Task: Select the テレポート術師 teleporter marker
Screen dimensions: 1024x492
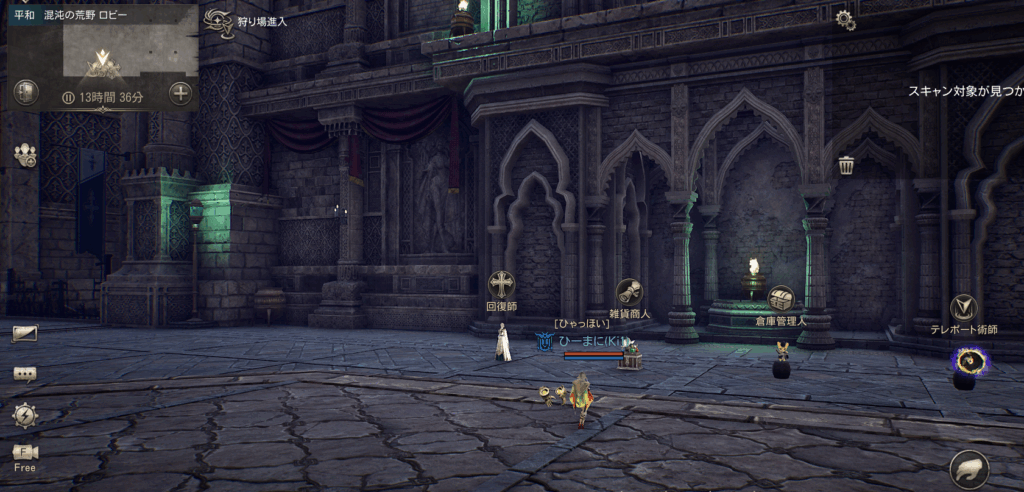Action: point(964,308)
